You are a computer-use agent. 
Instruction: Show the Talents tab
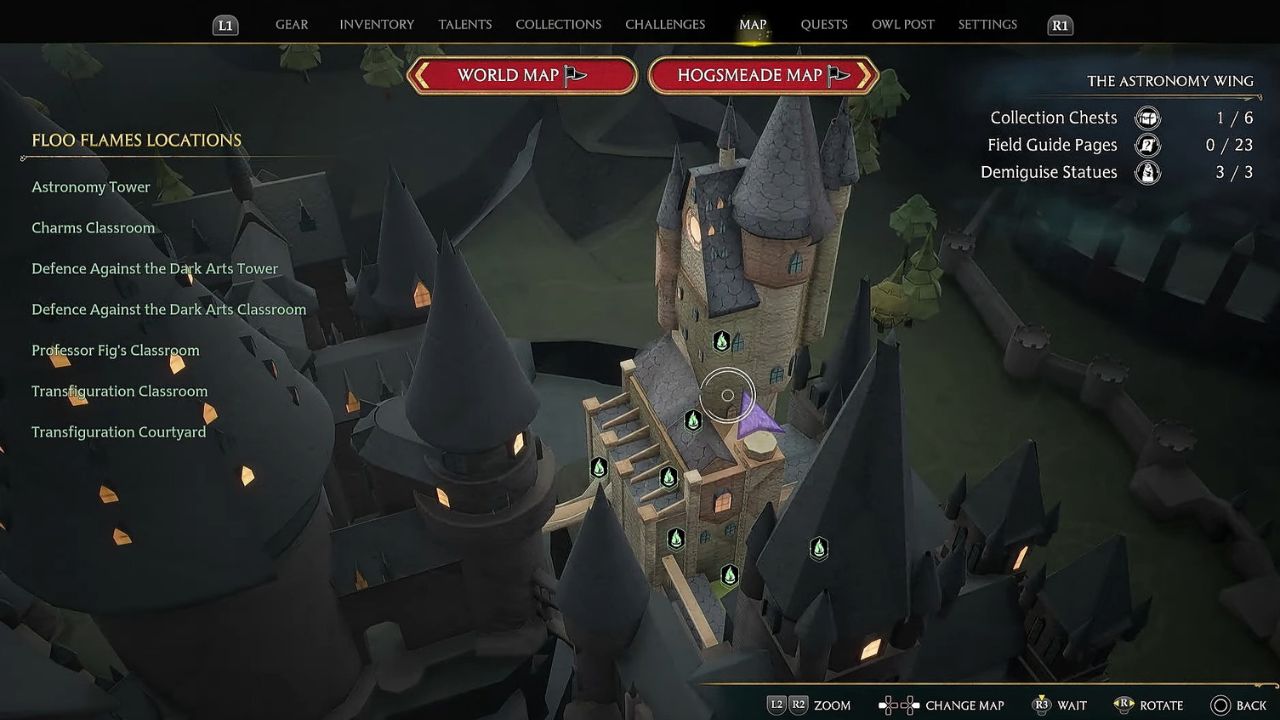click(x=465, y=25)
